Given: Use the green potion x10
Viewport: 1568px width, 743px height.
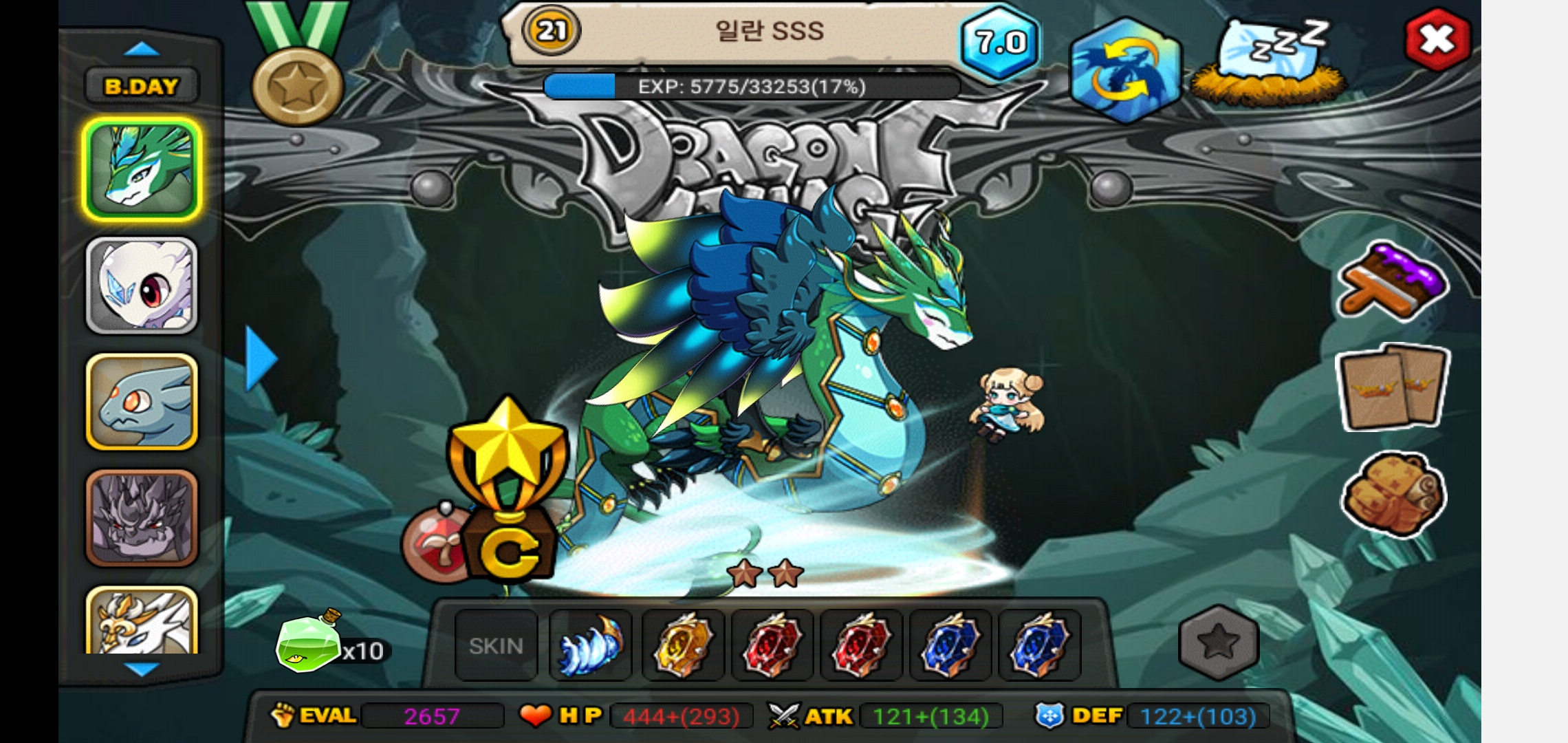Looking at the screenshot, I should tap(309, 643).
